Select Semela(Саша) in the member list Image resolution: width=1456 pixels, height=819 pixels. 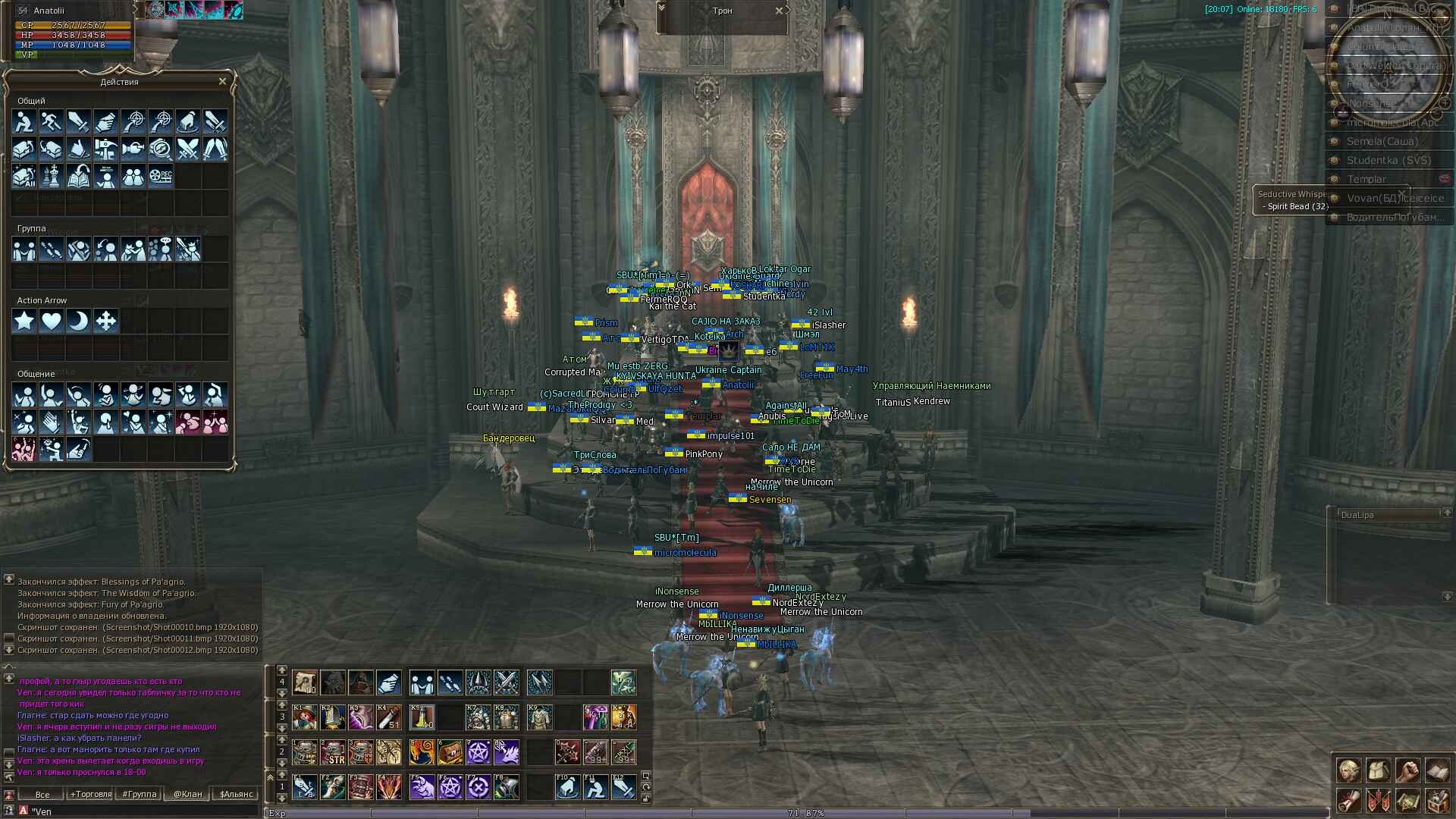(x=1382, y=141)
